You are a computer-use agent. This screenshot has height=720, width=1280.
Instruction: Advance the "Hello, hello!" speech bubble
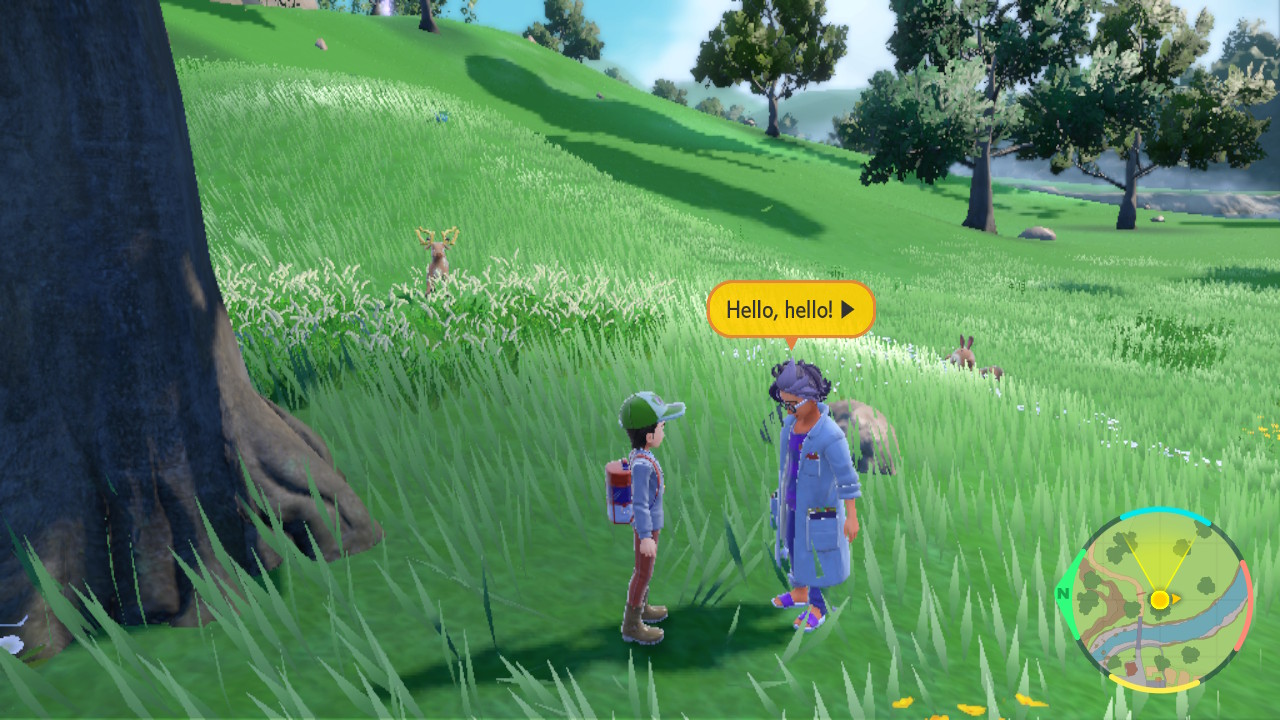[x=848, y=310]
